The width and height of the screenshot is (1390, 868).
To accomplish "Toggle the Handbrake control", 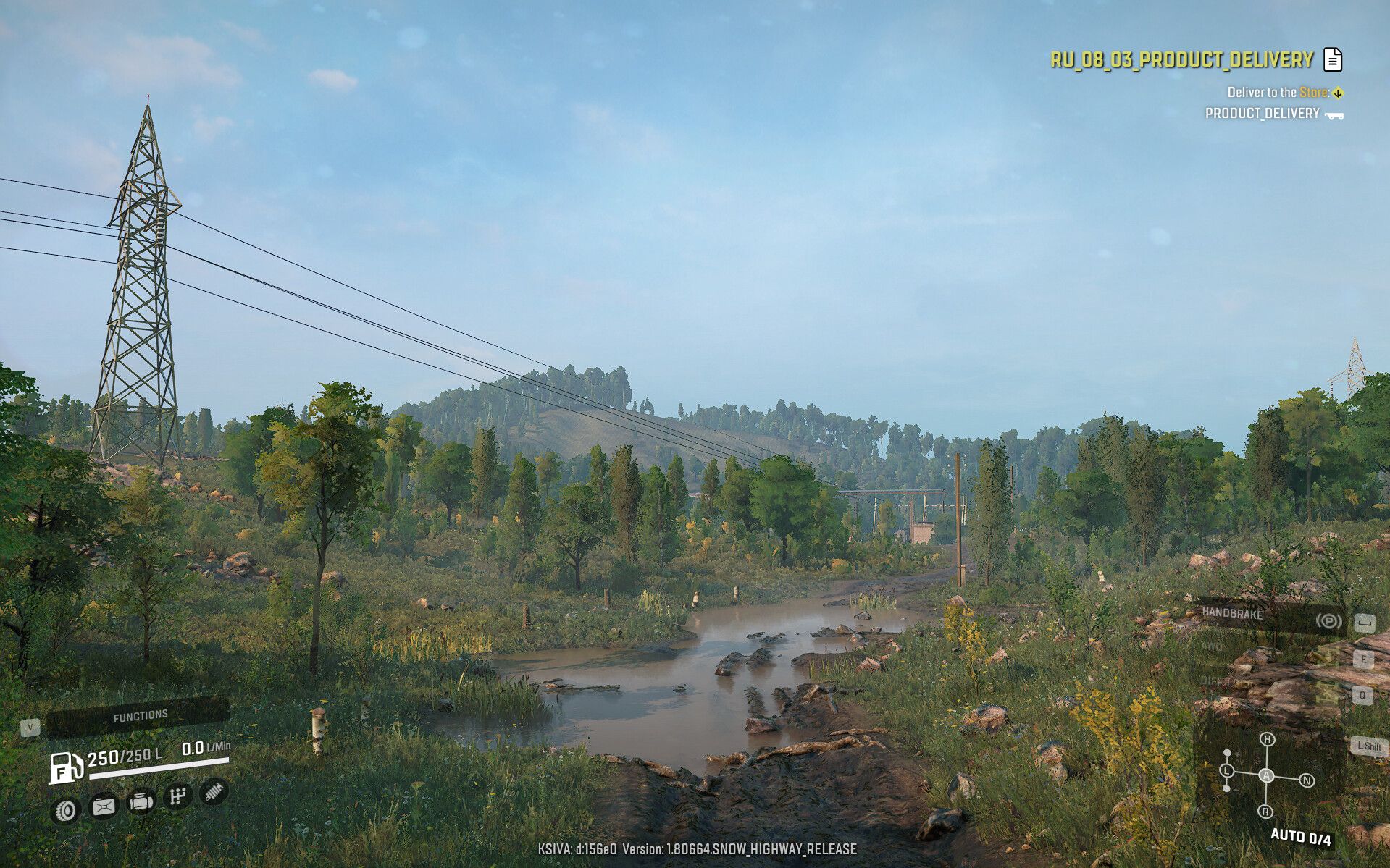I will (1268, 615).
